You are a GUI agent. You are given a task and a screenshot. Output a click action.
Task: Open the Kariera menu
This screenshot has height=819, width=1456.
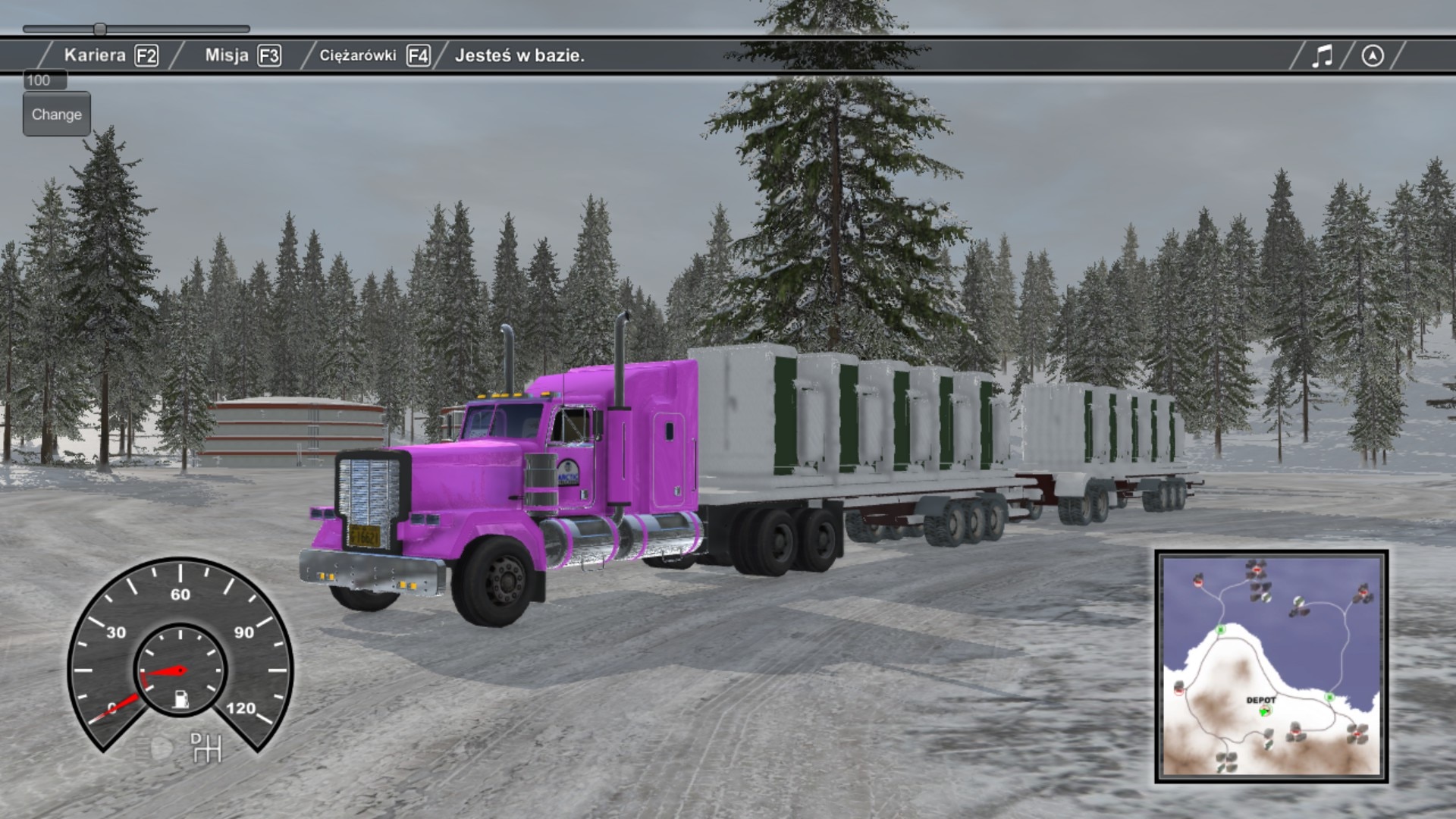coord(111,55)
